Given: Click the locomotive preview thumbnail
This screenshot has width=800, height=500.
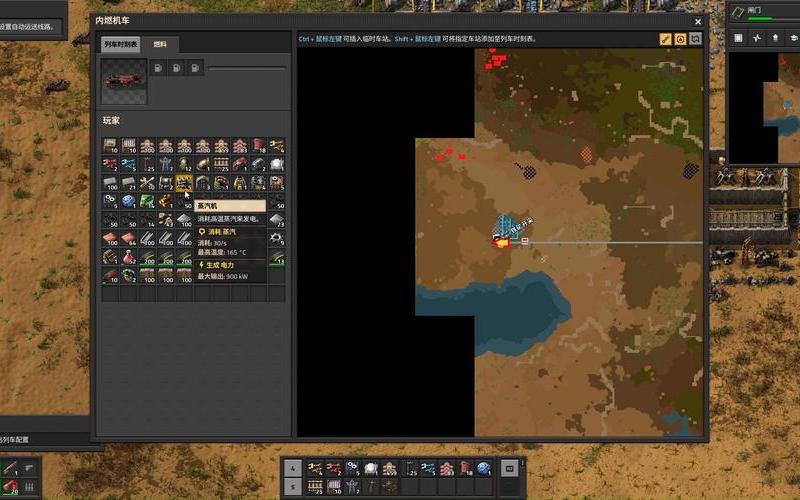Looking at the screenshot, I should point(124,80).
